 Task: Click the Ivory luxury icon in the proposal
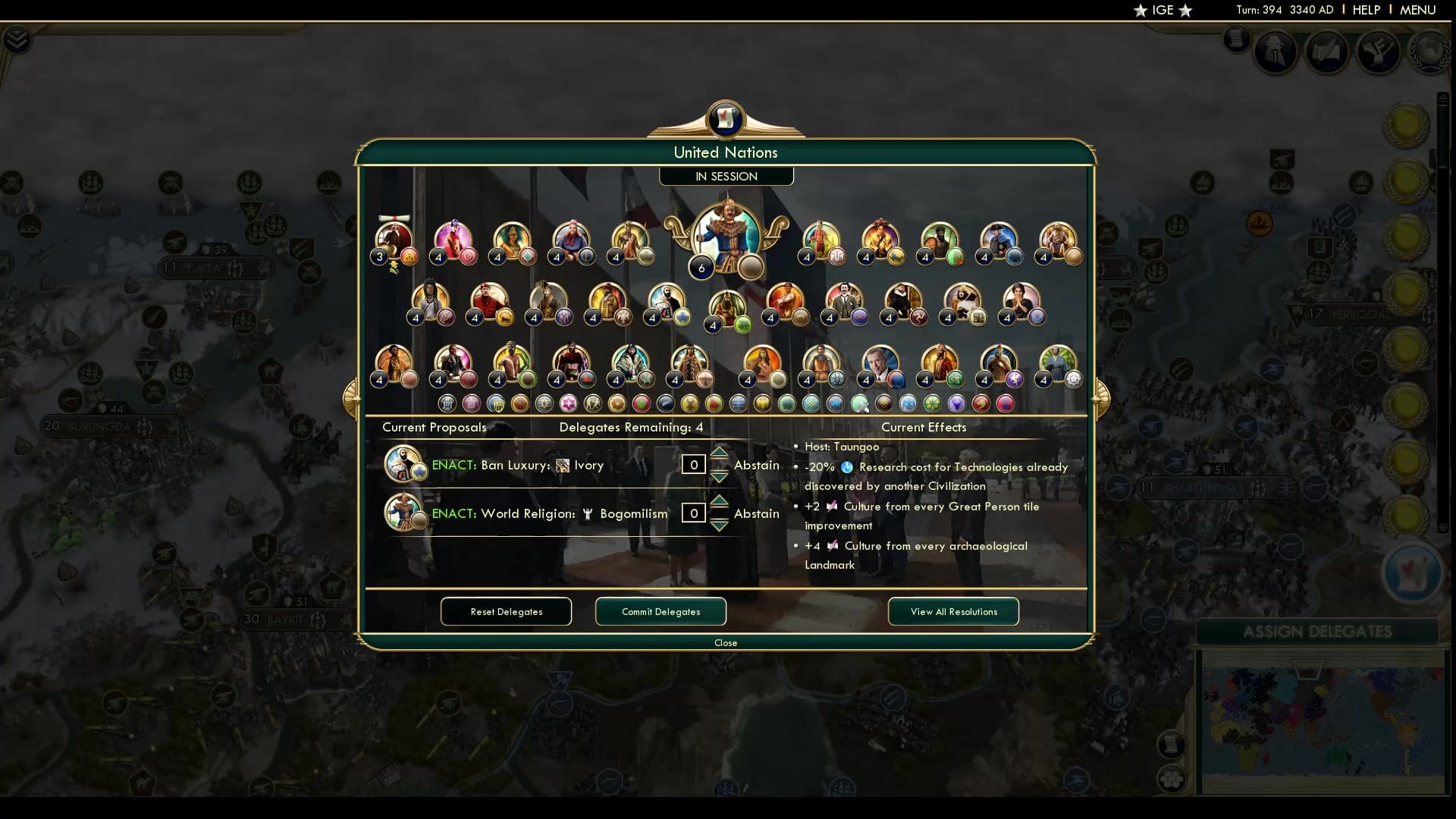(x=564, y=465)
